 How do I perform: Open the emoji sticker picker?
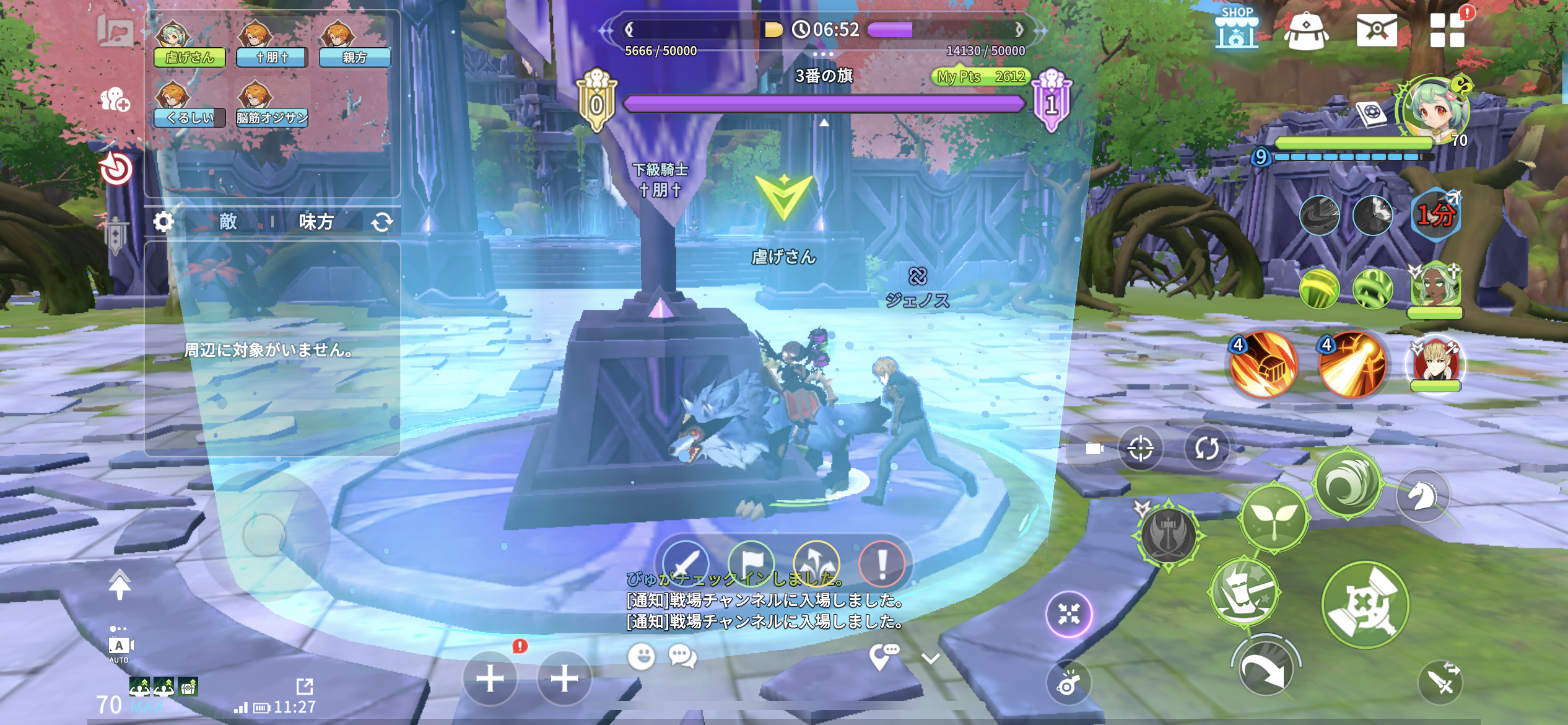click(x=641, y=656)
